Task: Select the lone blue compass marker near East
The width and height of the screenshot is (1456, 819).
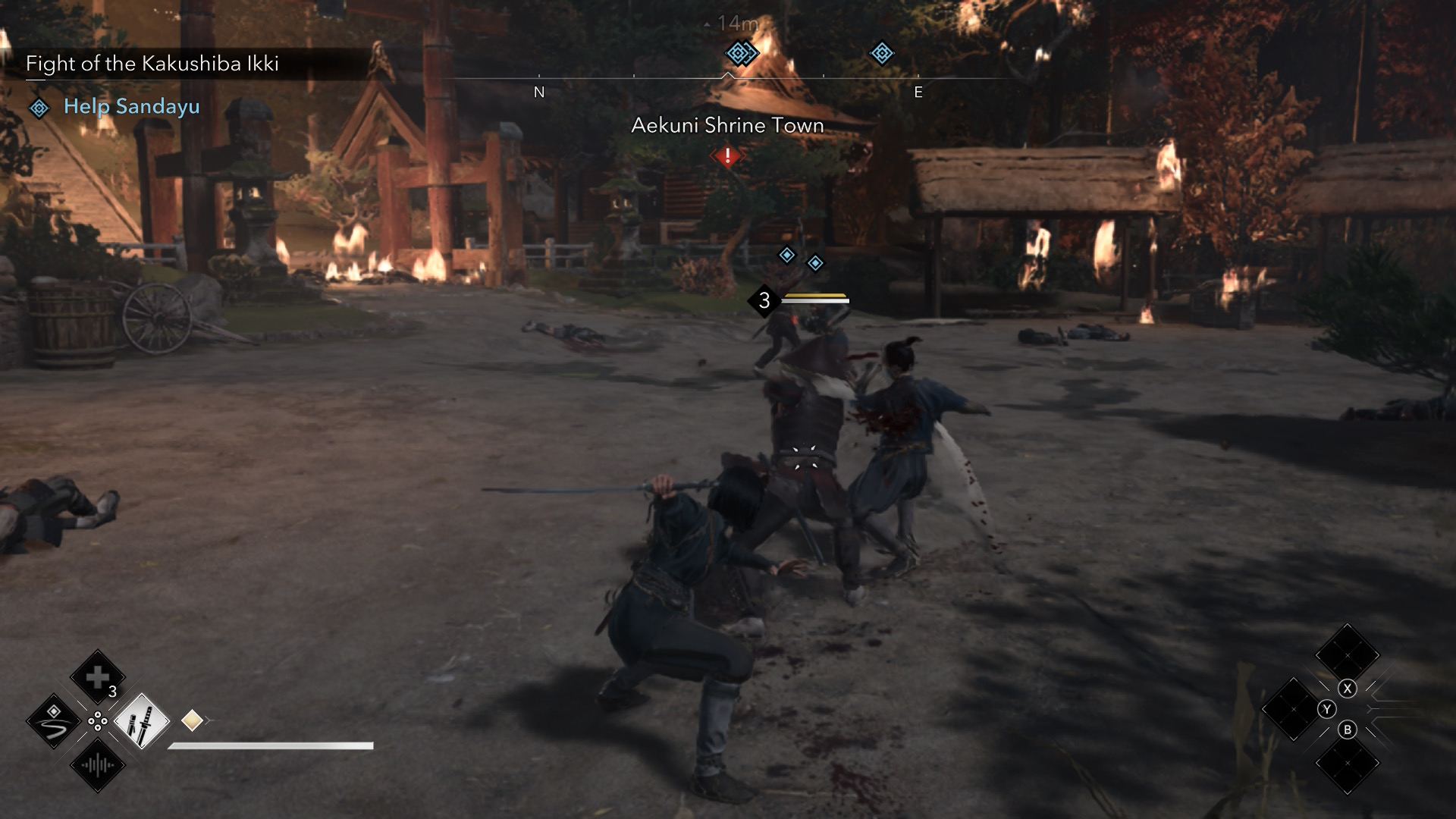Action: click(881, 53)
